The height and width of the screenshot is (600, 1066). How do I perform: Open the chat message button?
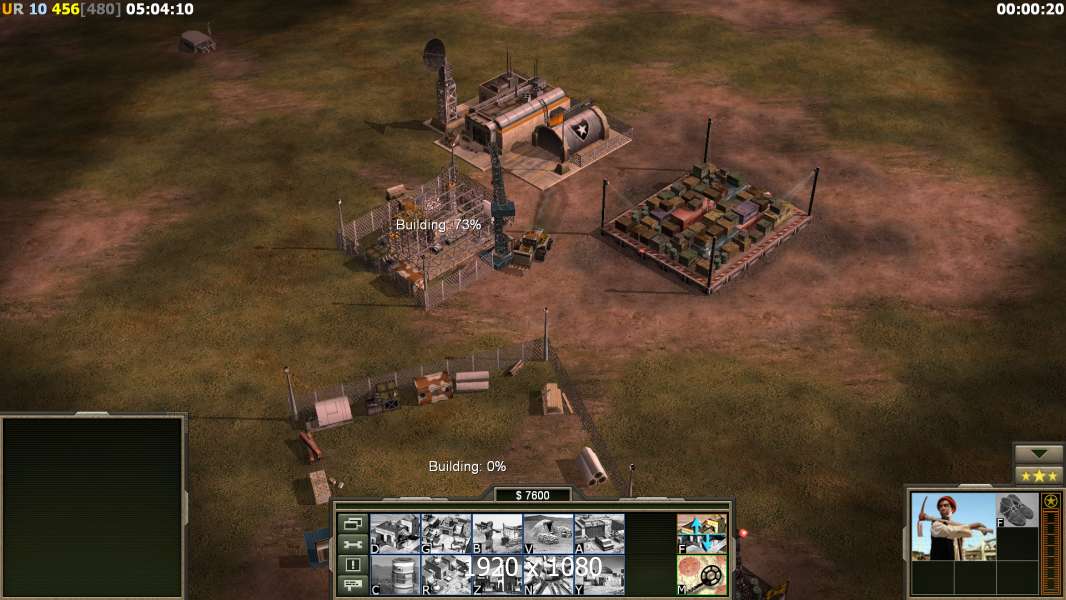click(352, 586)
